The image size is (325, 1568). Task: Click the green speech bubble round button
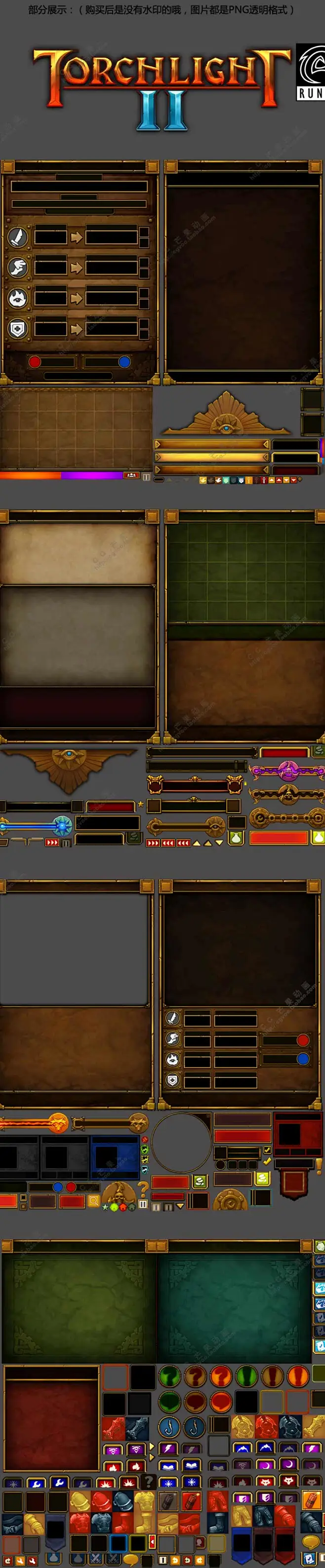click(169, 1402)
